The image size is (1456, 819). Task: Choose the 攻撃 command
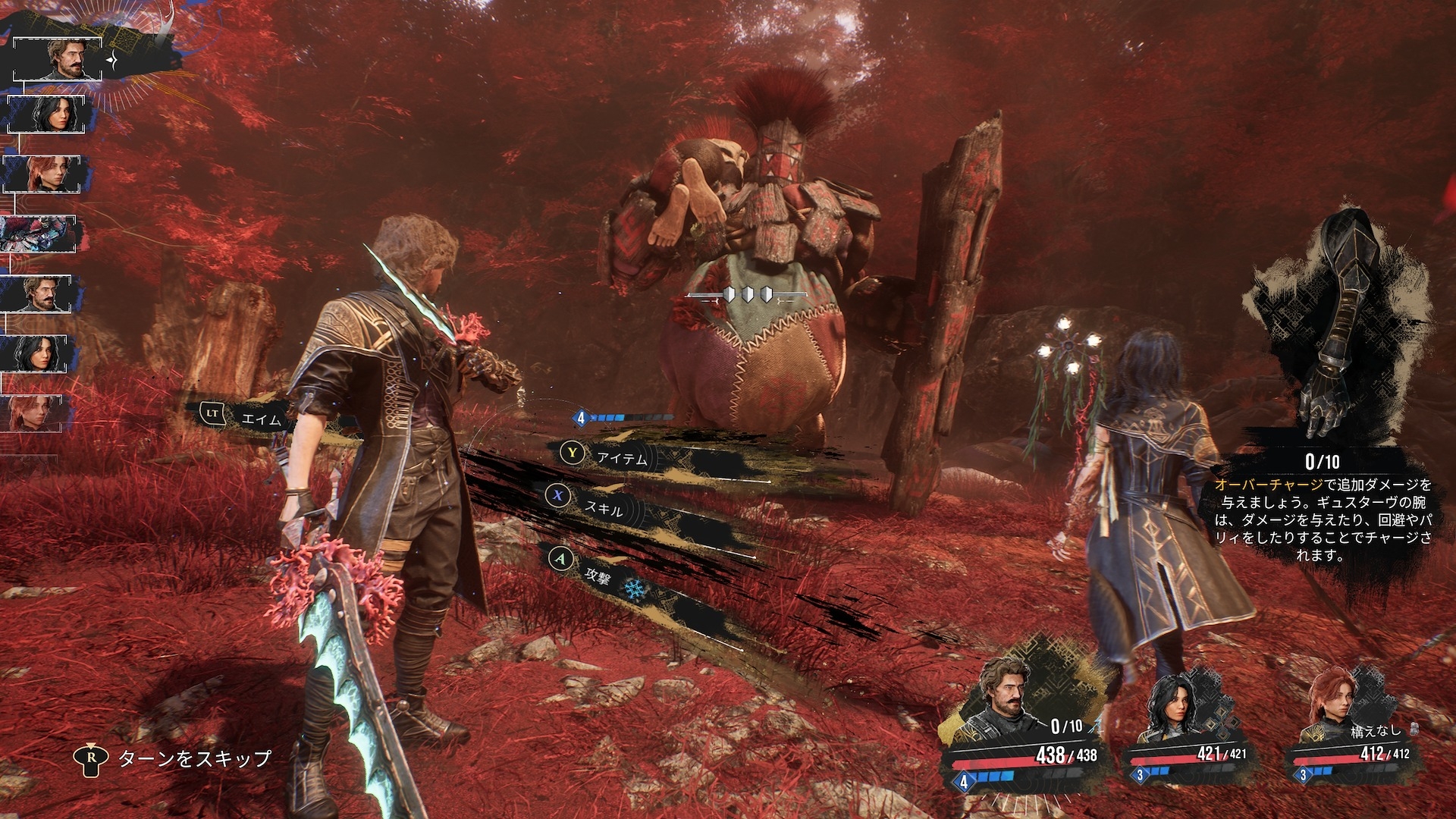click(596, 573)
